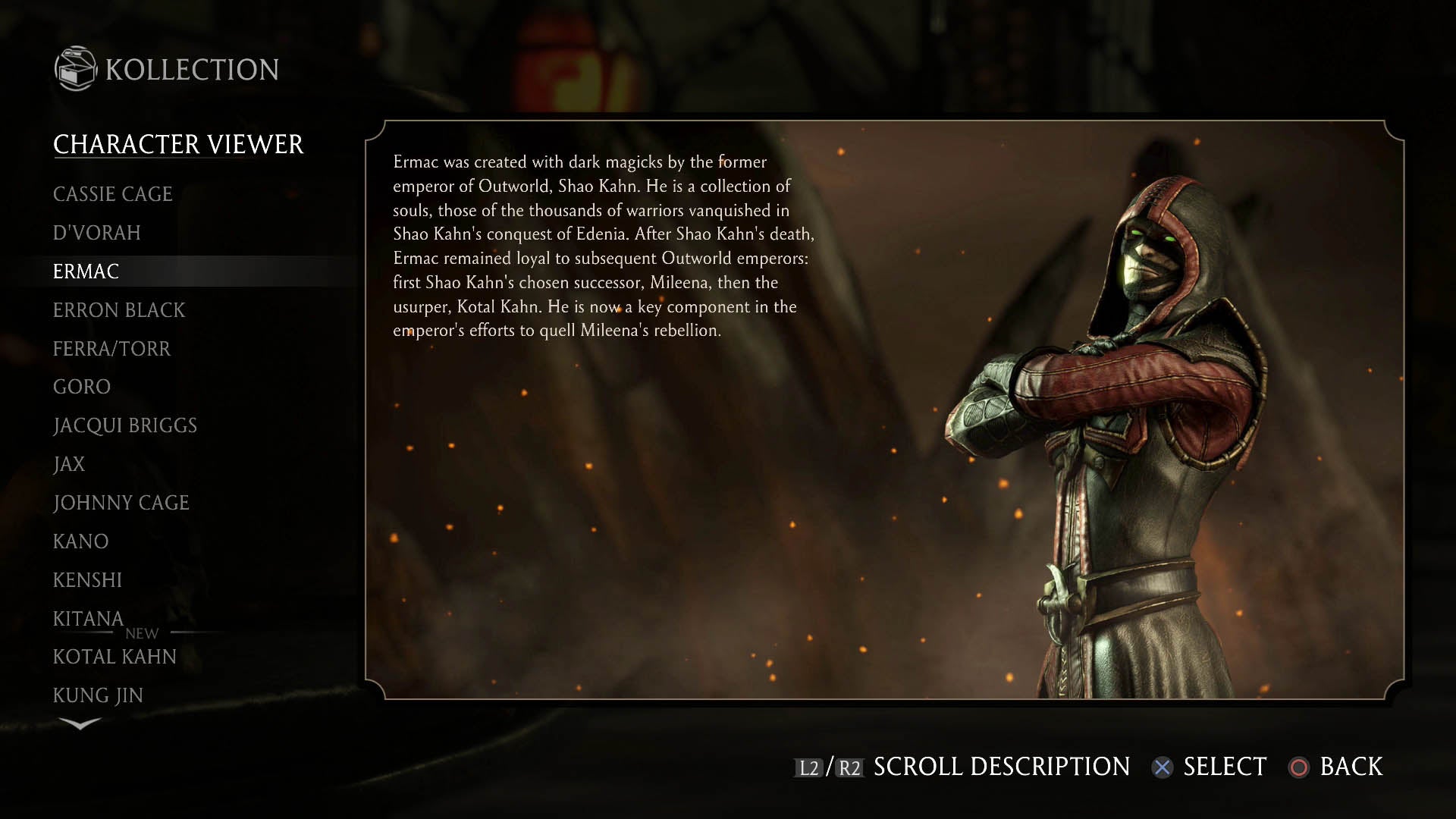Select KUNG JIN at list bottom
Screen dimensions: 1456x819
pyautogui.click(x=98, y=695)
